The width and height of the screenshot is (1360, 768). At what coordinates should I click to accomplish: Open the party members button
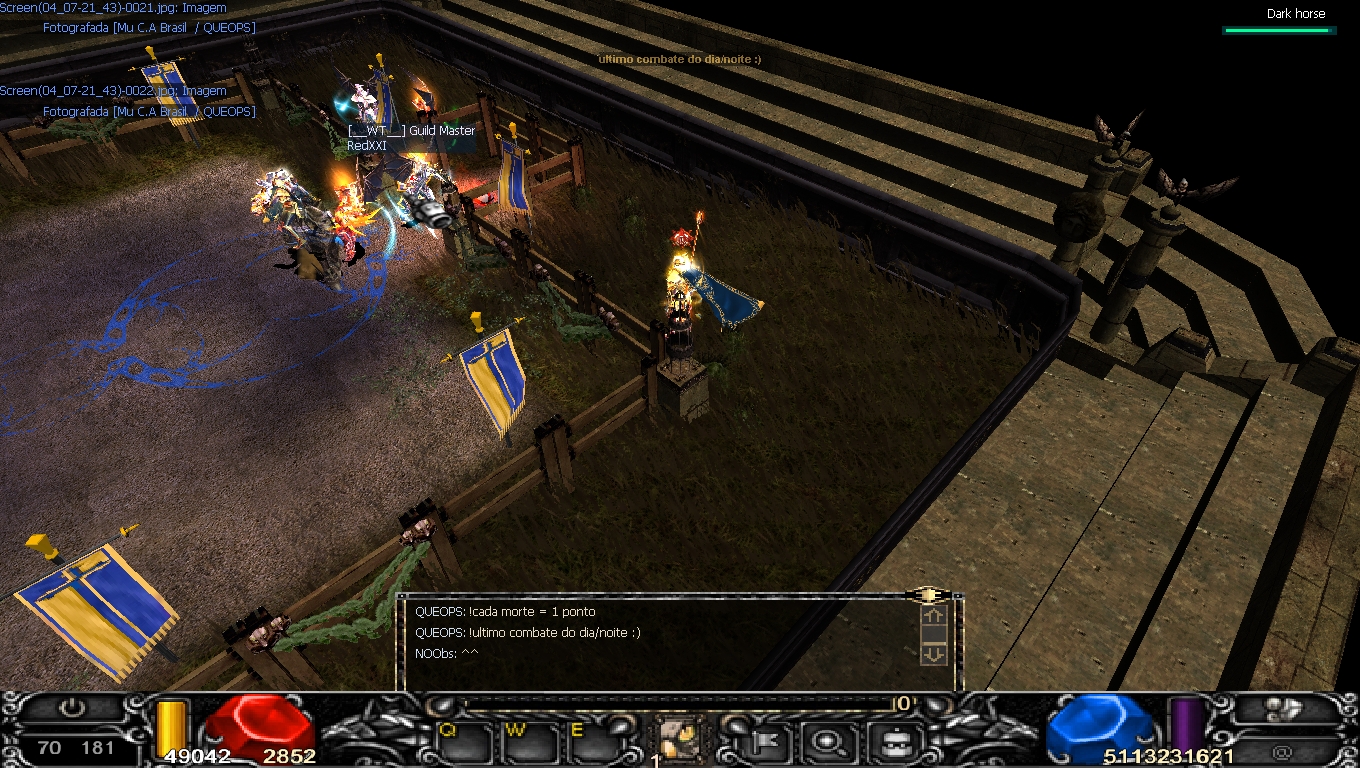pos(1283,709)
